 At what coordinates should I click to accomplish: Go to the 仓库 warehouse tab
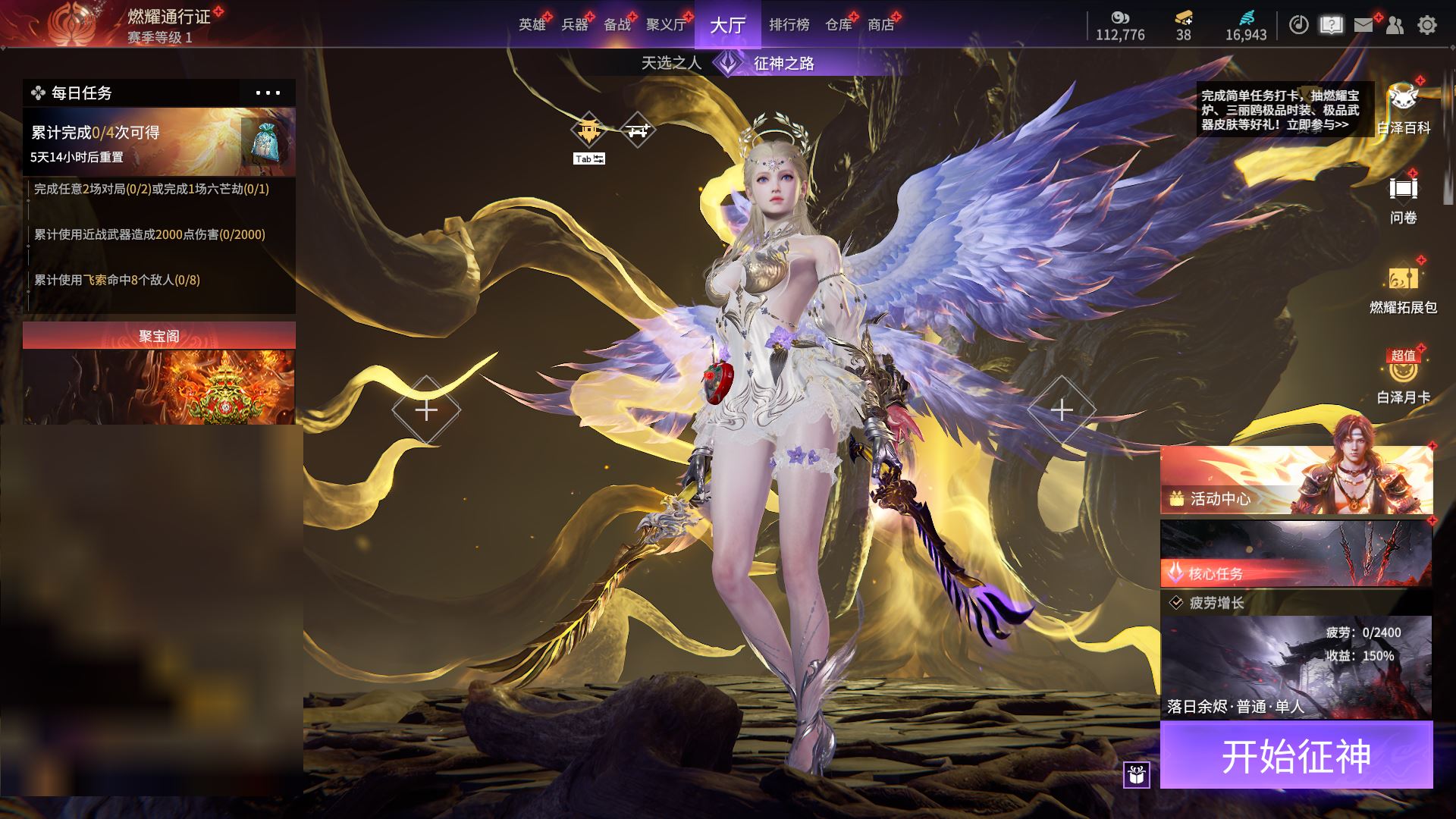coord(839,25)
